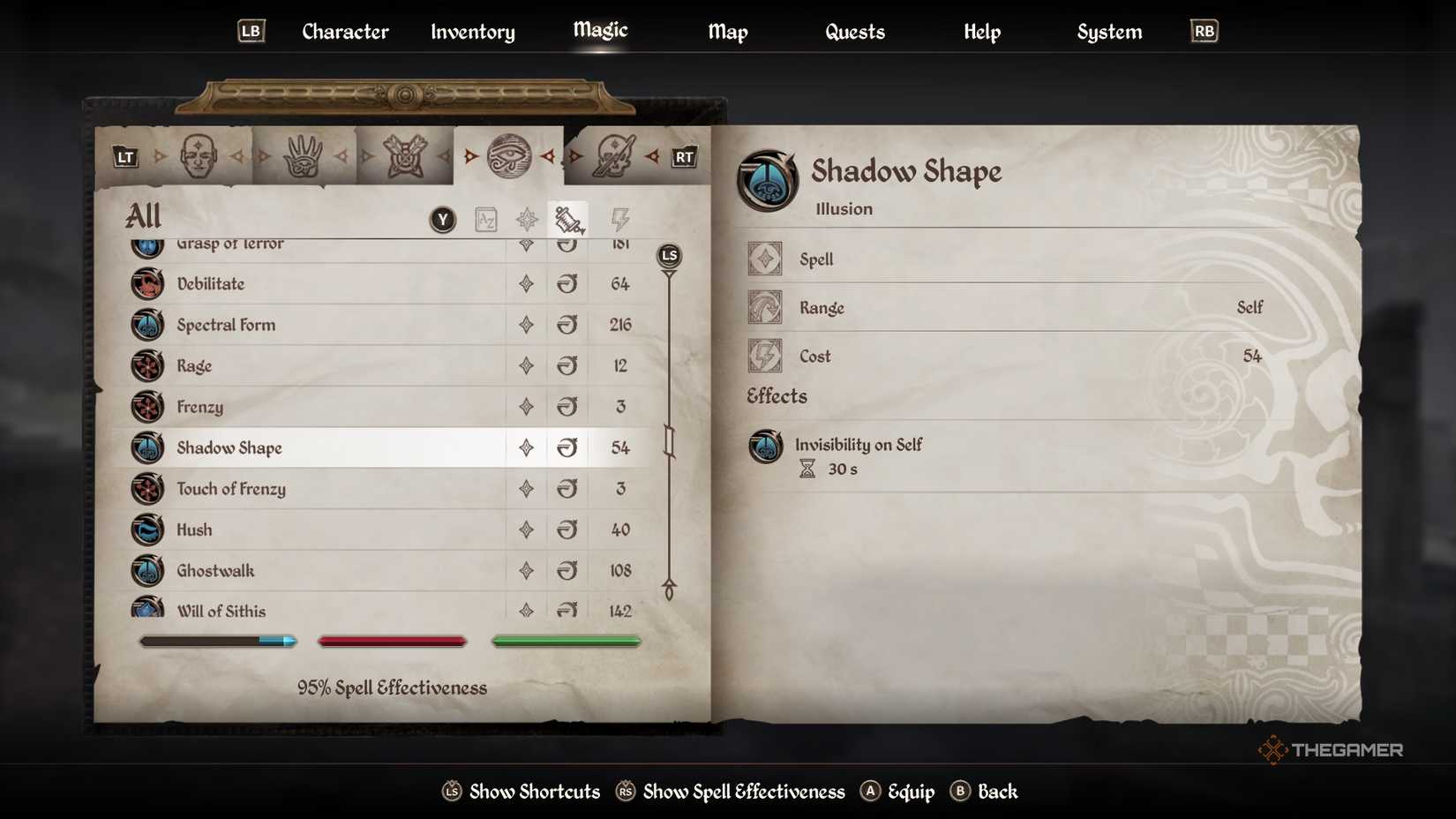Image resolution: width=1456 pixels, height=819 pixels.
Task: Toggle the hourglass icon on Invisibility effect
Action: click(807, 469)
